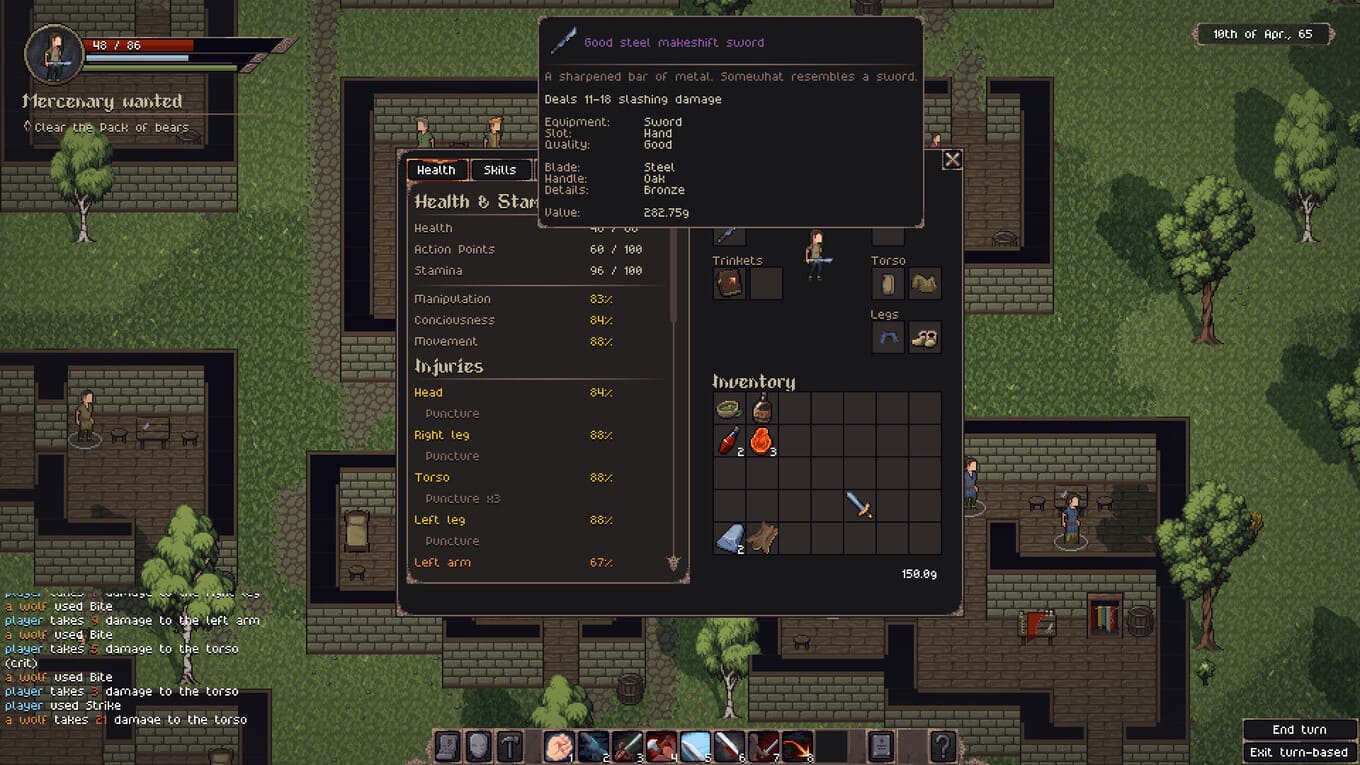The width and height of the screenshot is (1360, 765).
Task: Select the sword in the inventory grid
Action: point(859,505)
